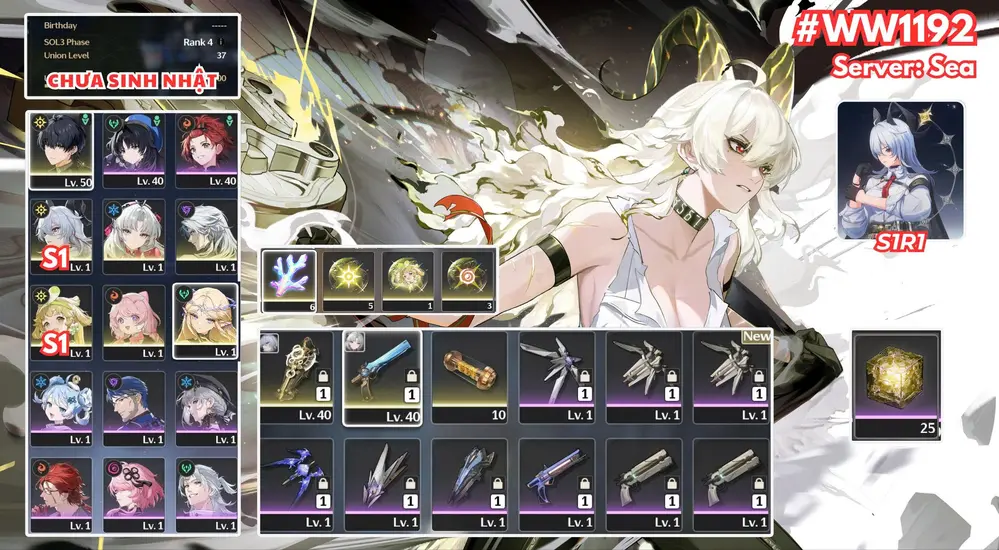Select the character-face orb item with count 1
Screen dimensions: 999x550
click(x=409, y=281)
